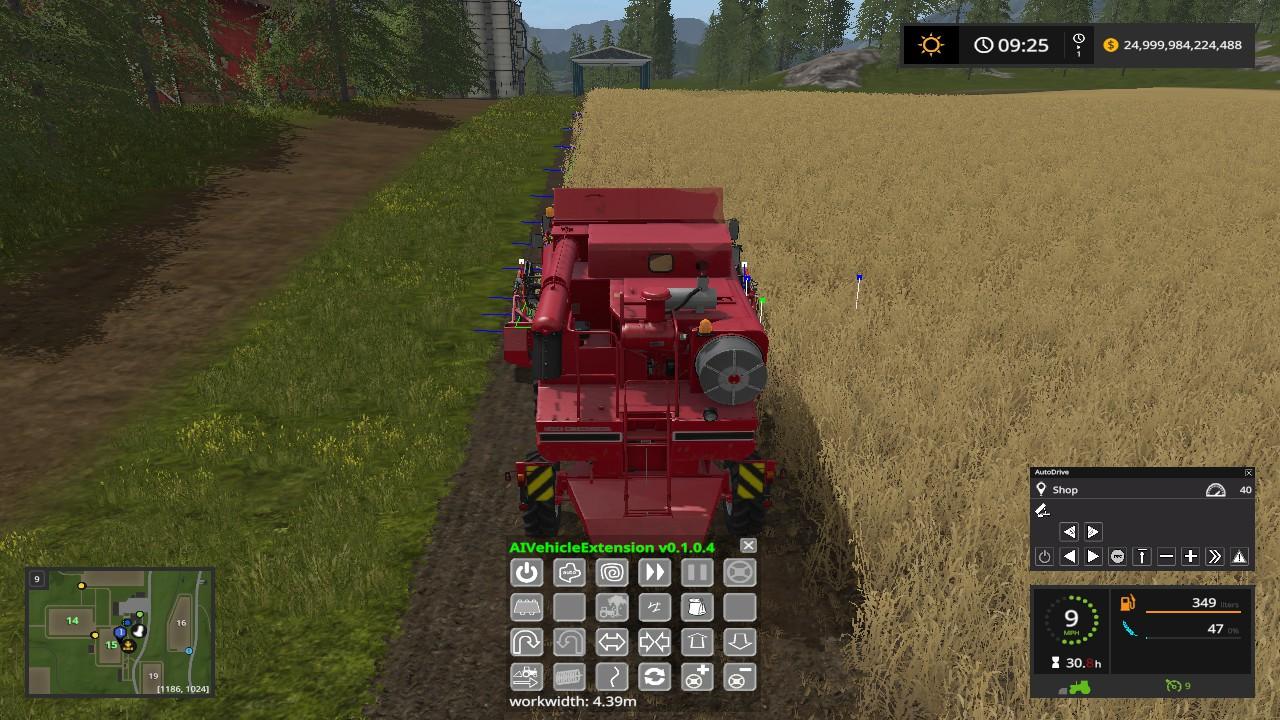
Task: Decrease AutoDrive speed with minus button
Action: [x=1166, y=557]
